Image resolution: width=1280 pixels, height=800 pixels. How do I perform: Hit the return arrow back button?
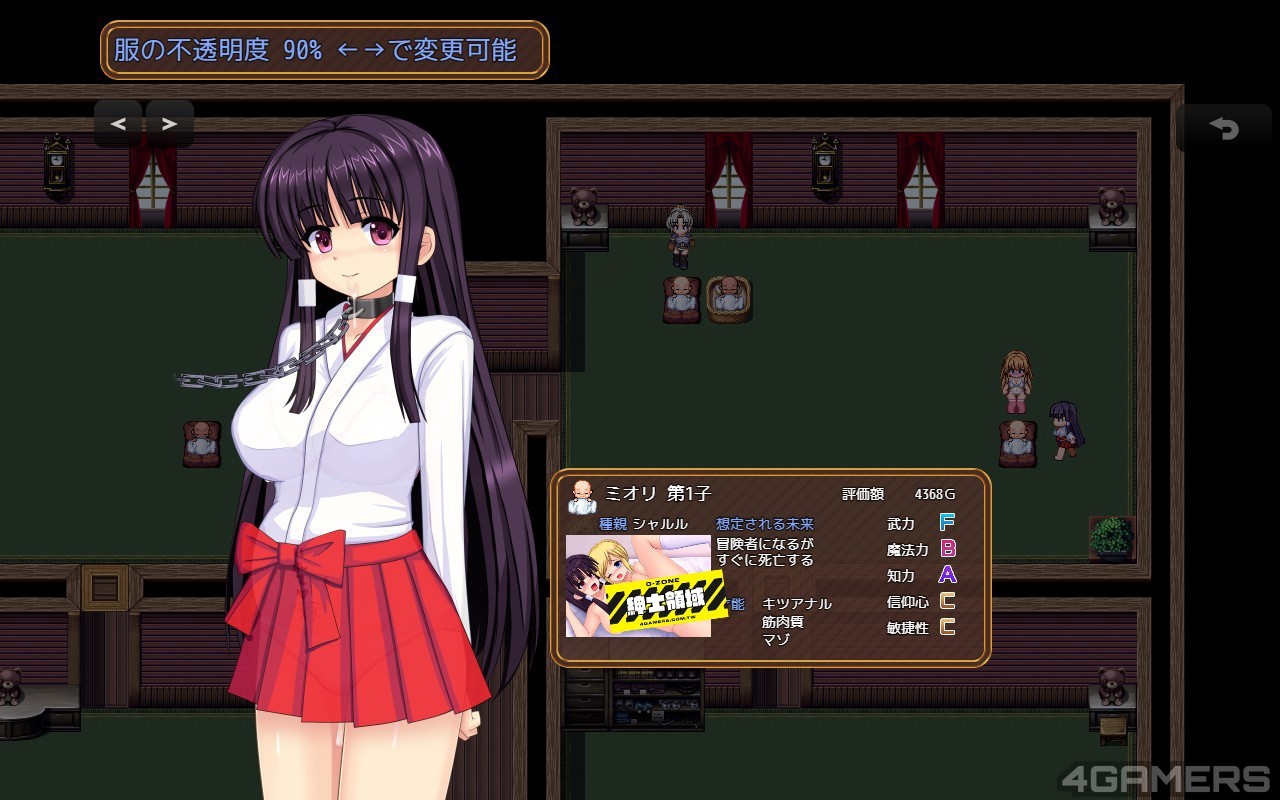[x=1224, y=128]
